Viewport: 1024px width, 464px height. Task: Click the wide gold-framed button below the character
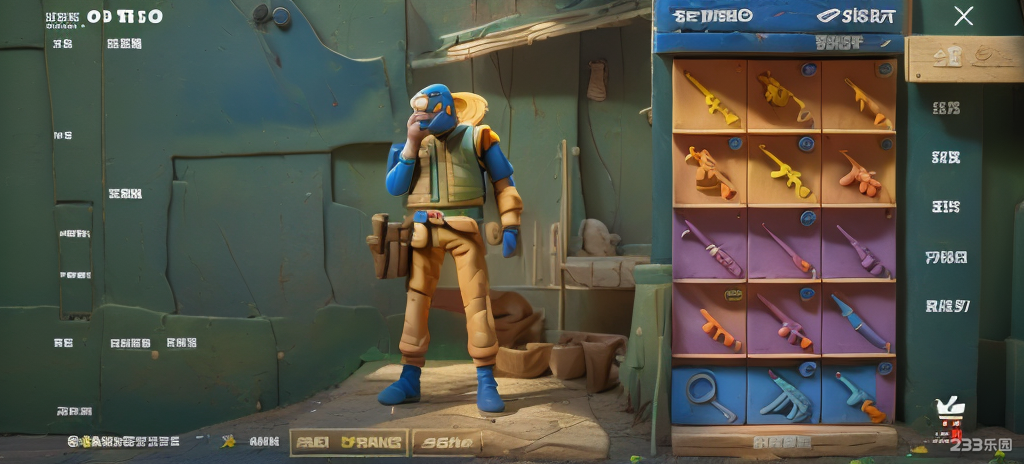348,441
